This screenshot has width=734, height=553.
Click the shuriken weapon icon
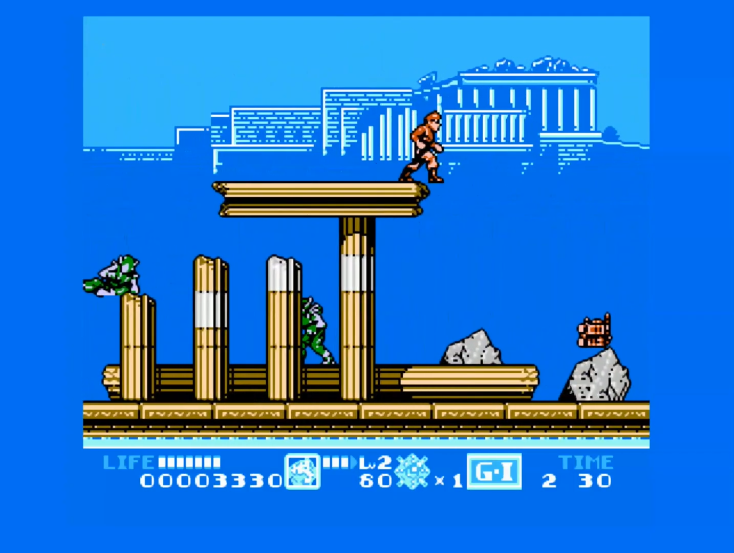tap(412, 472)
